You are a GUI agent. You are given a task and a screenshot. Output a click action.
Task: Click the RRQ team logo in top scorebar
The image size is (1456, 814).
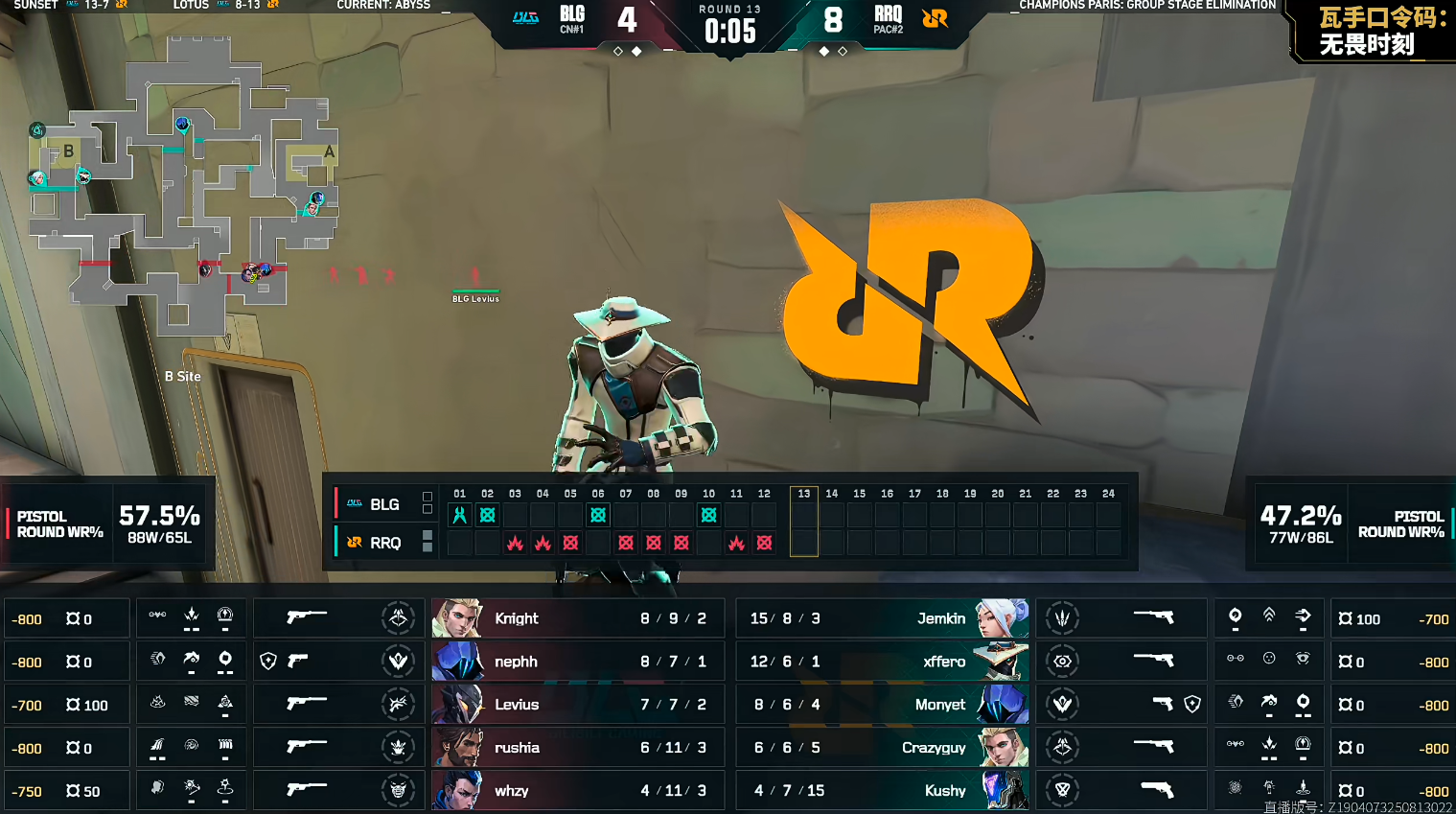pyautogui.click(x=935, y=18)
